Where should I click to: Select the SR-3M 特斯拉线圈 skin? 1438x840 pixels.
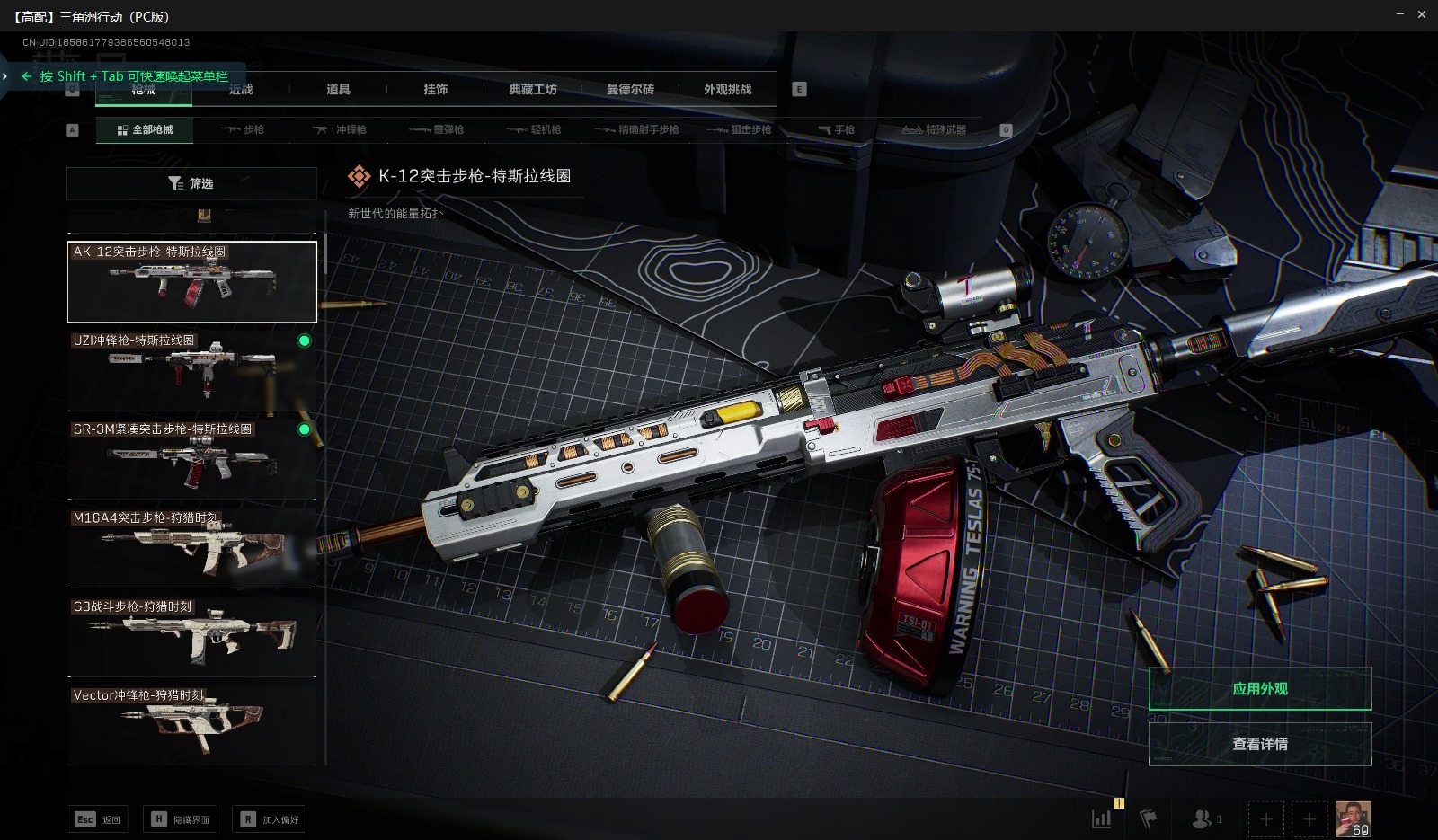[191, 458]
